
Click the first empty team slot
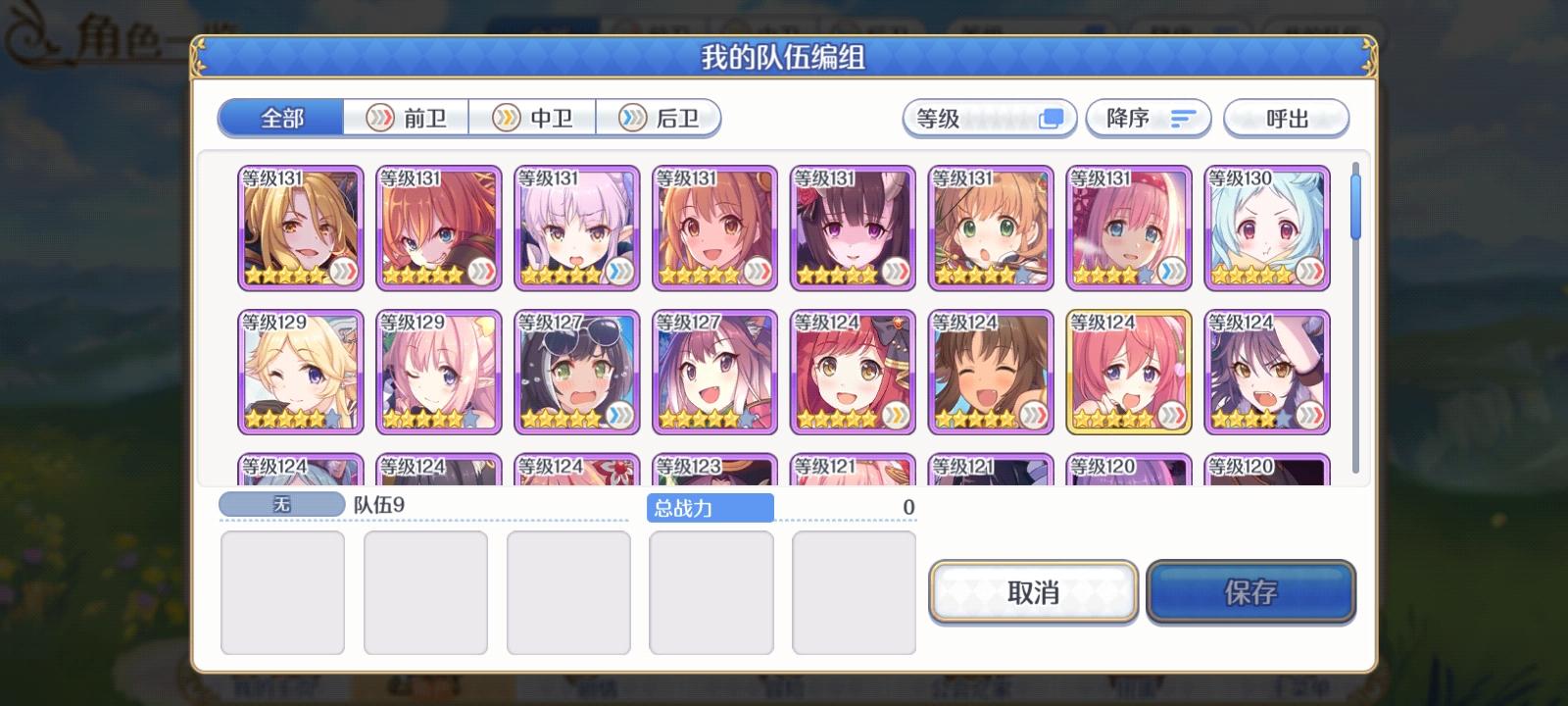tap(283, 592)
